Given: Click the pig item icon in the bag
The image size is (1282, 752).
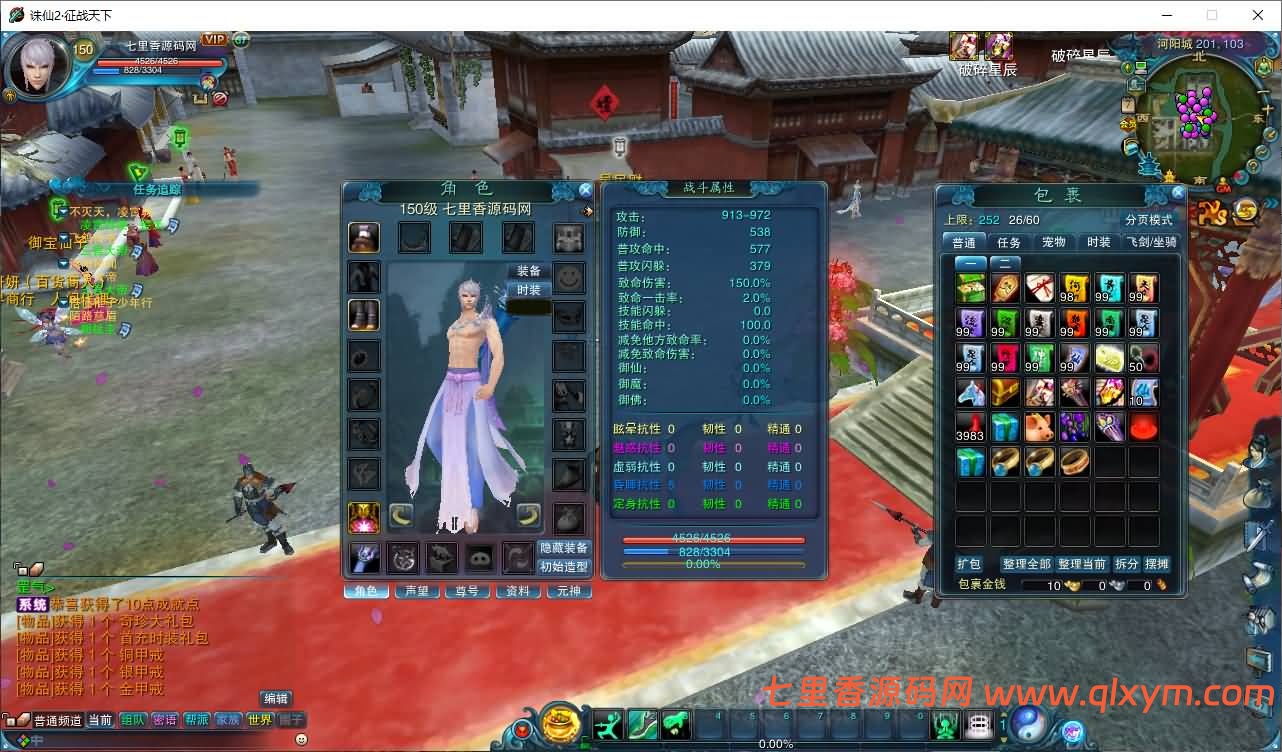Looking at the screenshot, I should click(1040, 427).
